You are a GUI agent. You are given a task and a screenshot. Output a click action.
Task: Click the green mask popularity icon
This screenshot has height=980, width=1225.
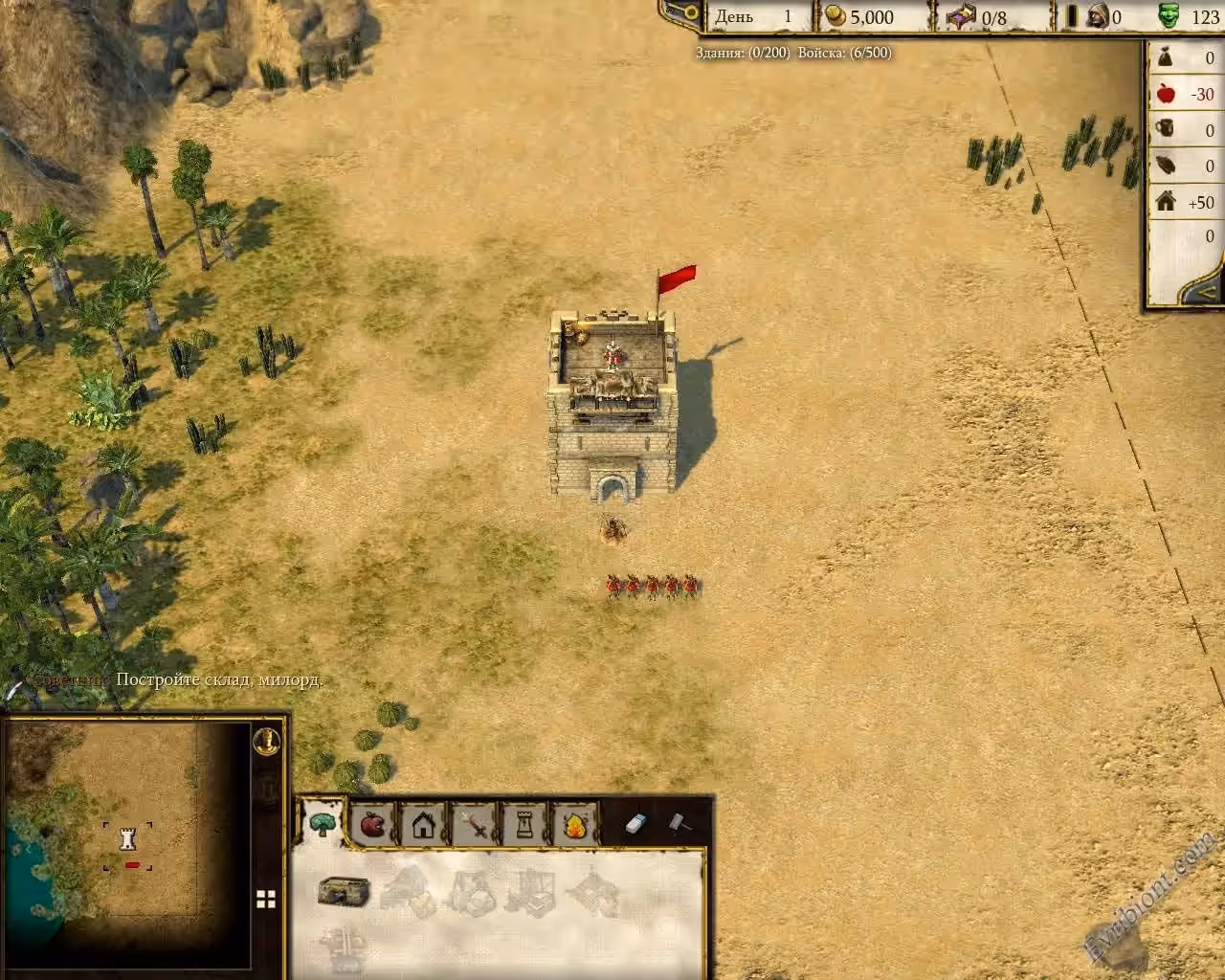(x=1168, y=16)
